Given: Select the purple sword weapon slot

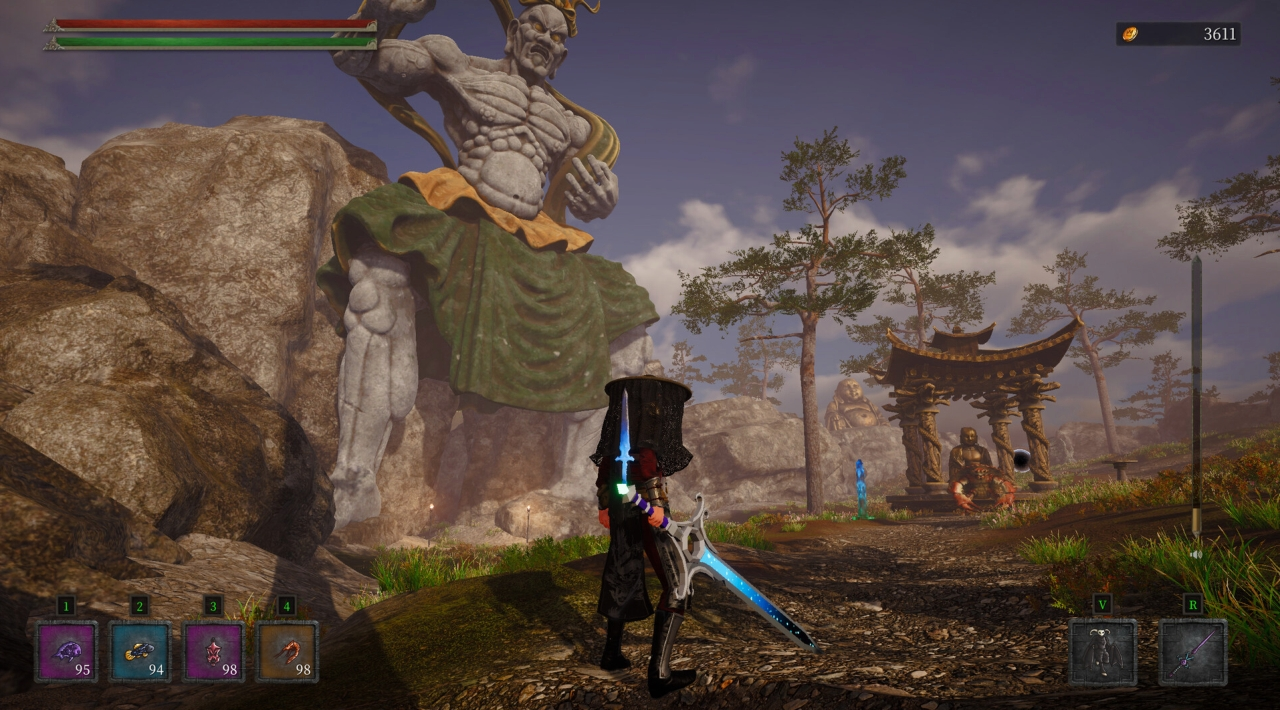Looking at the screenshot, I should [x=1193, y=652].
